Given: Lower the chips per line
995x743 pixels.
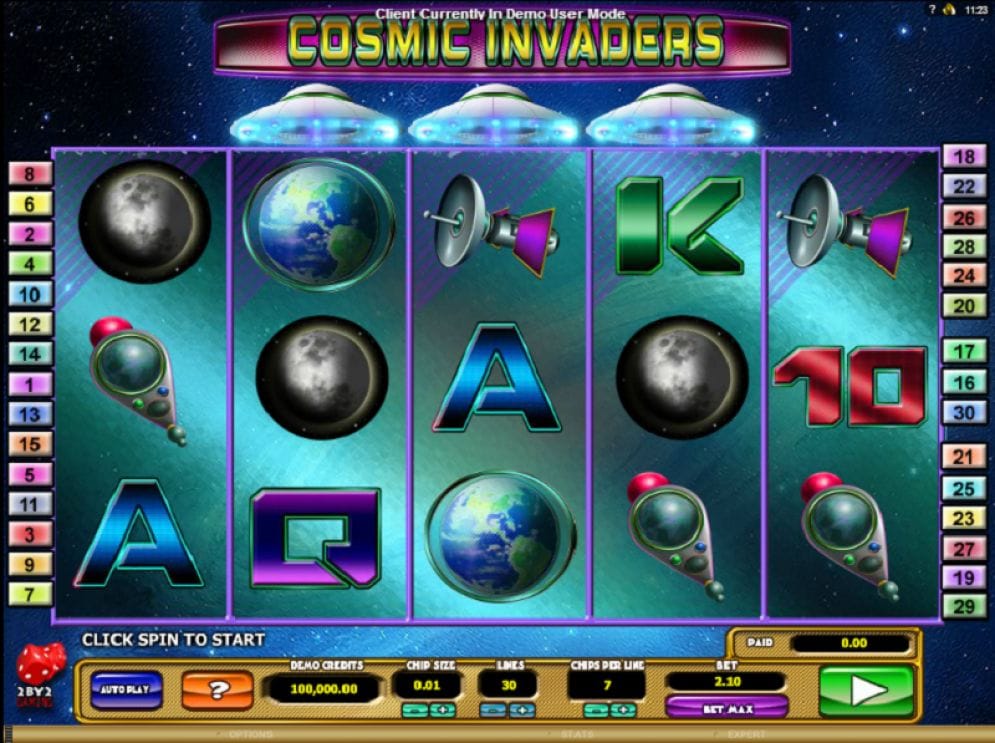Looking at the screenshot, I should tap(597, 710).
